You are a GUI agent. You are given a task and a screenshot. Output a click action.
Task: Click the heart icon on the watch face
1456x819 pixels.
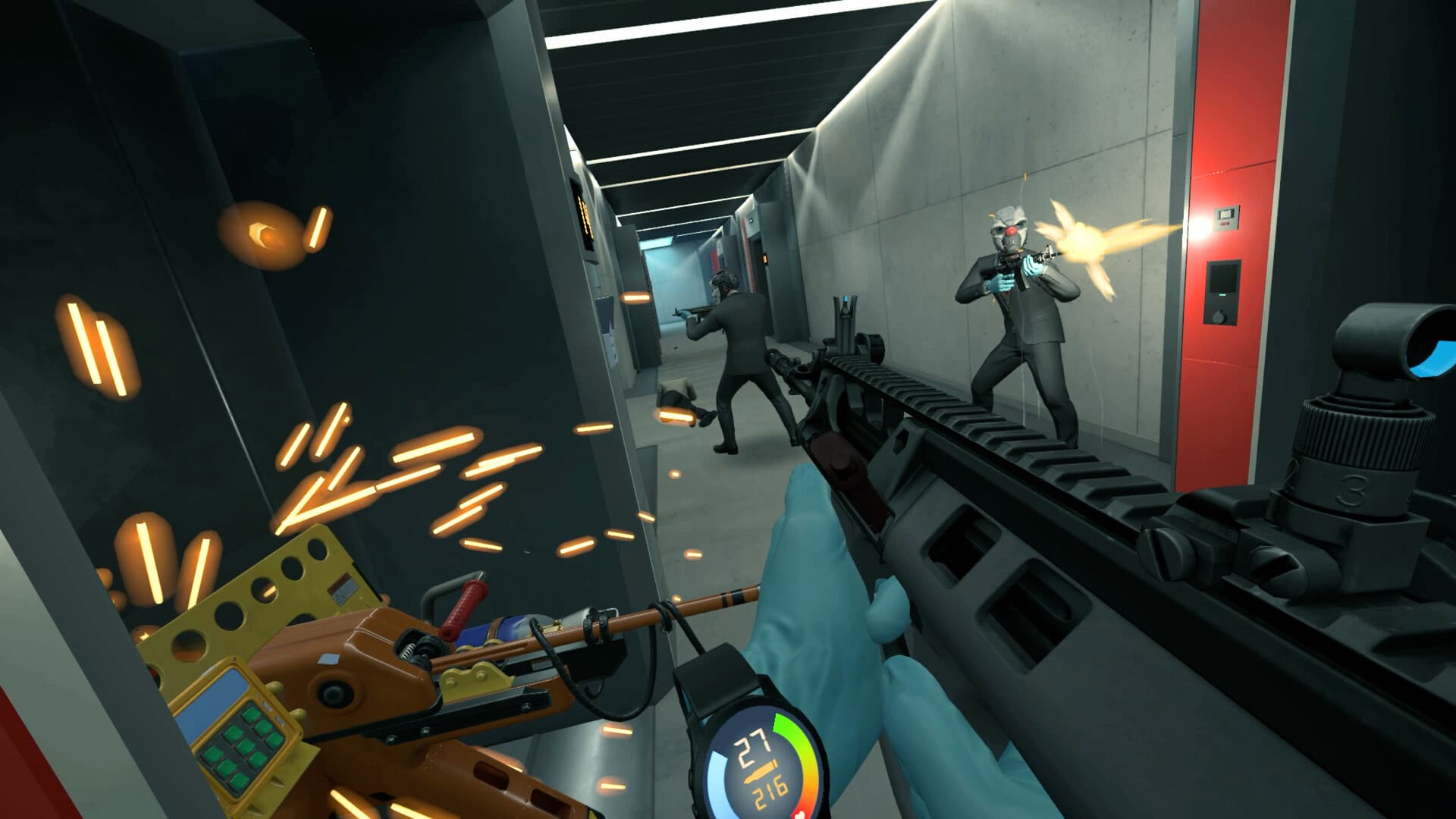click(x=801, y=814)
